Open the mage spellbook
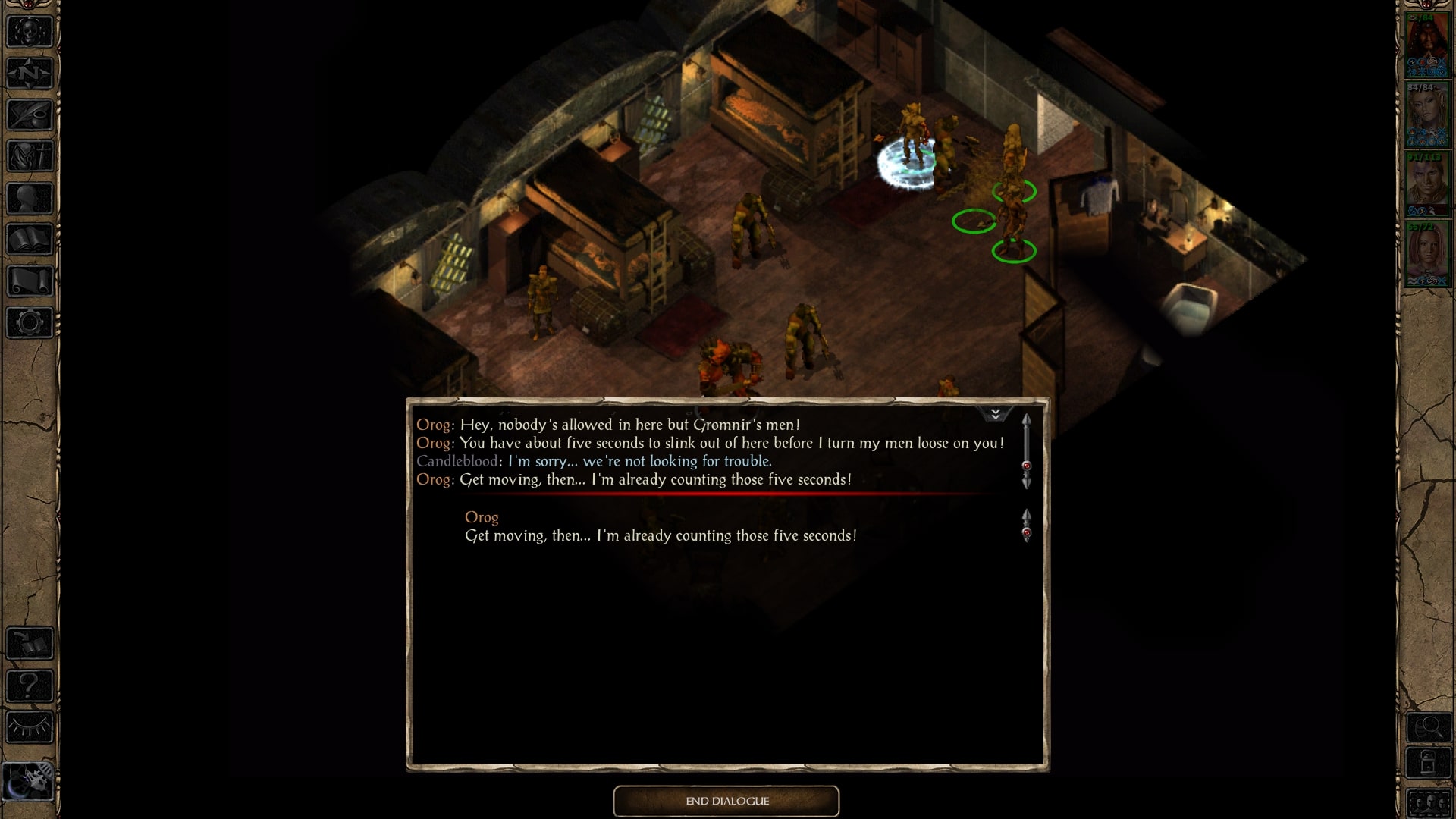This screenshot has width=1456, height=819. (x=30, y=238)
